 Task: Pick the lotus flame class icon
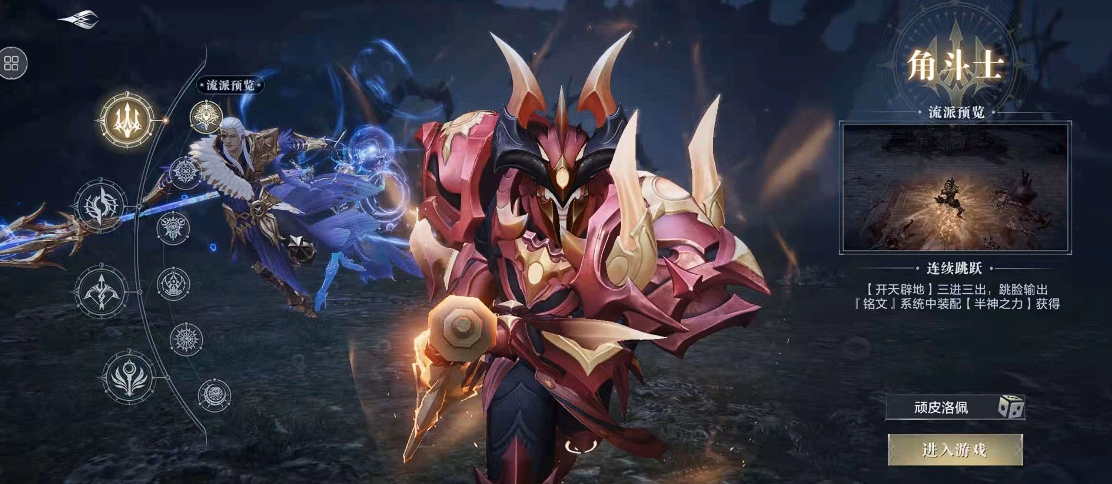(128, 377)
